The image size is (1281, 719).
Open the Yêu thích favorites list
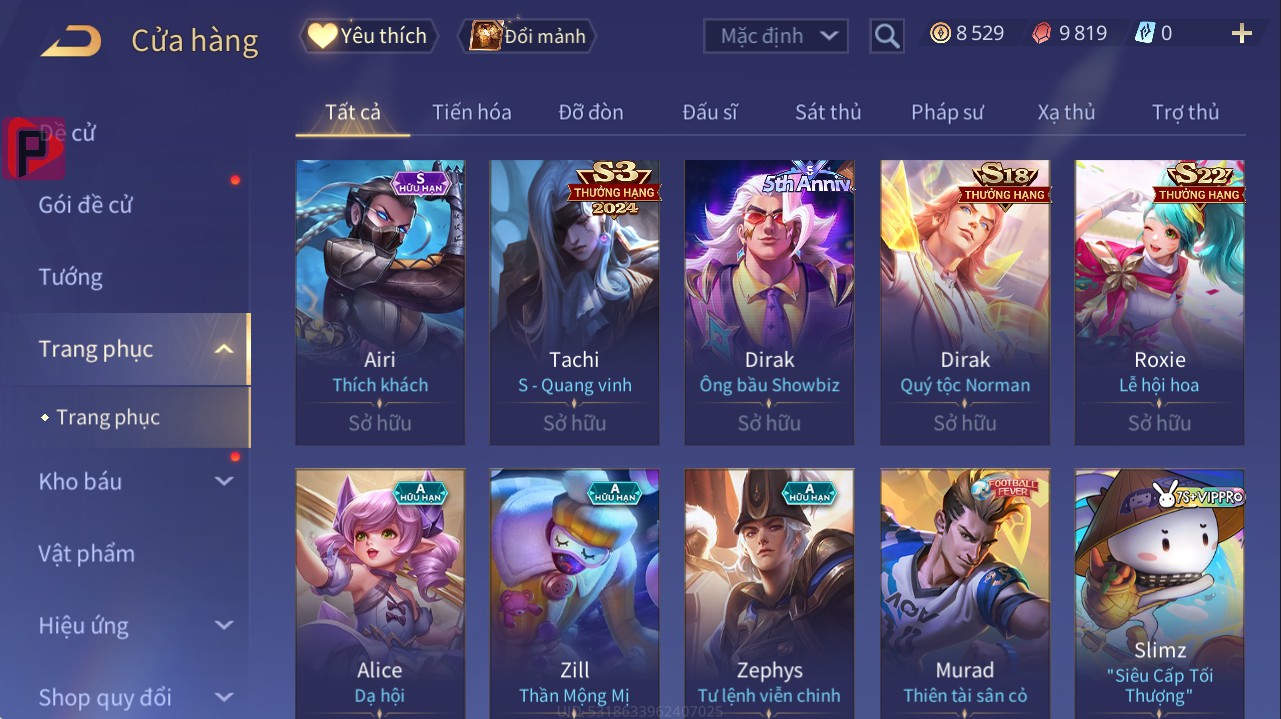(x=369, y=36)
